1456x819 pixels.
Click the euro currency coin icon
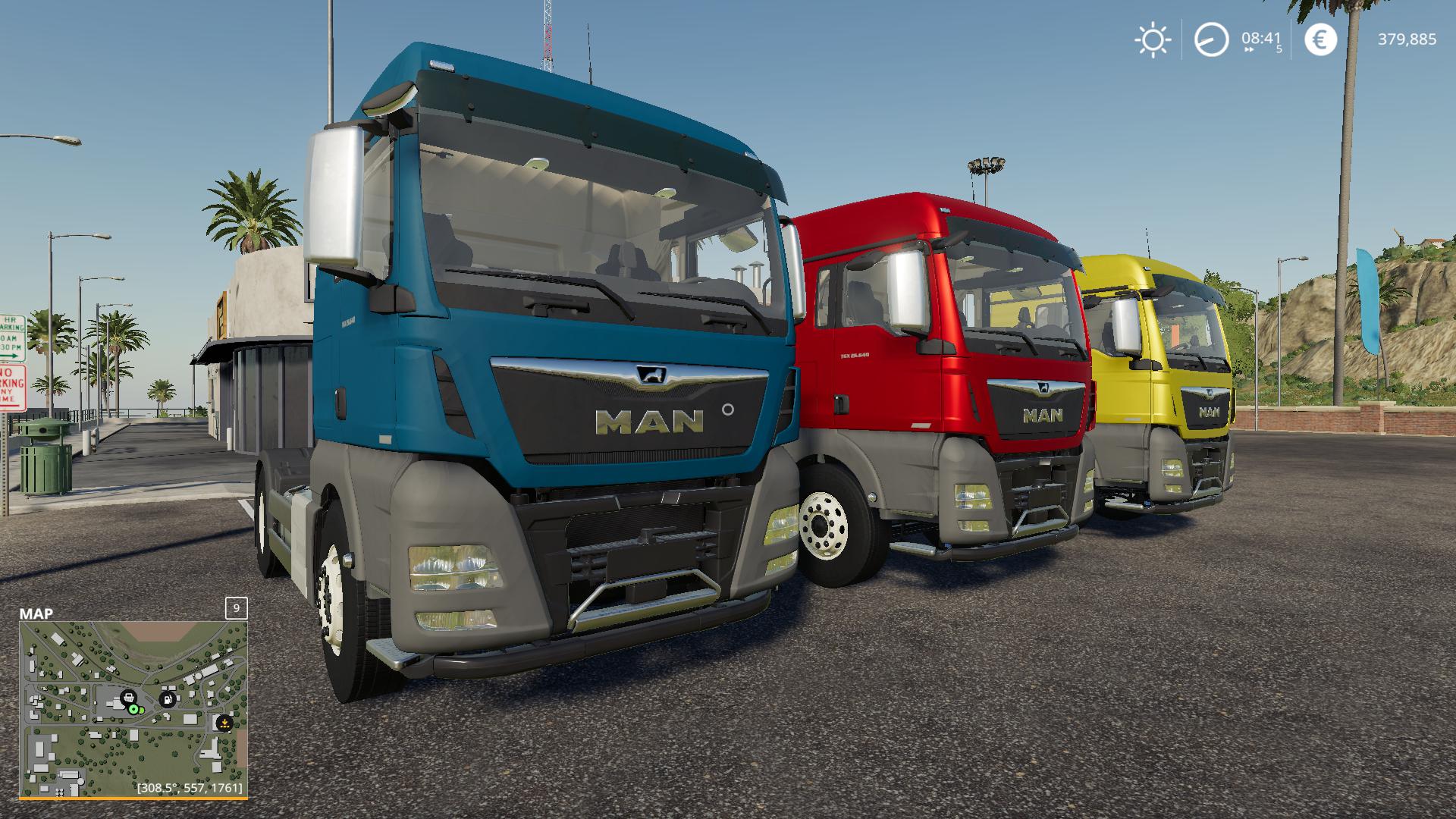(1321, 39)
